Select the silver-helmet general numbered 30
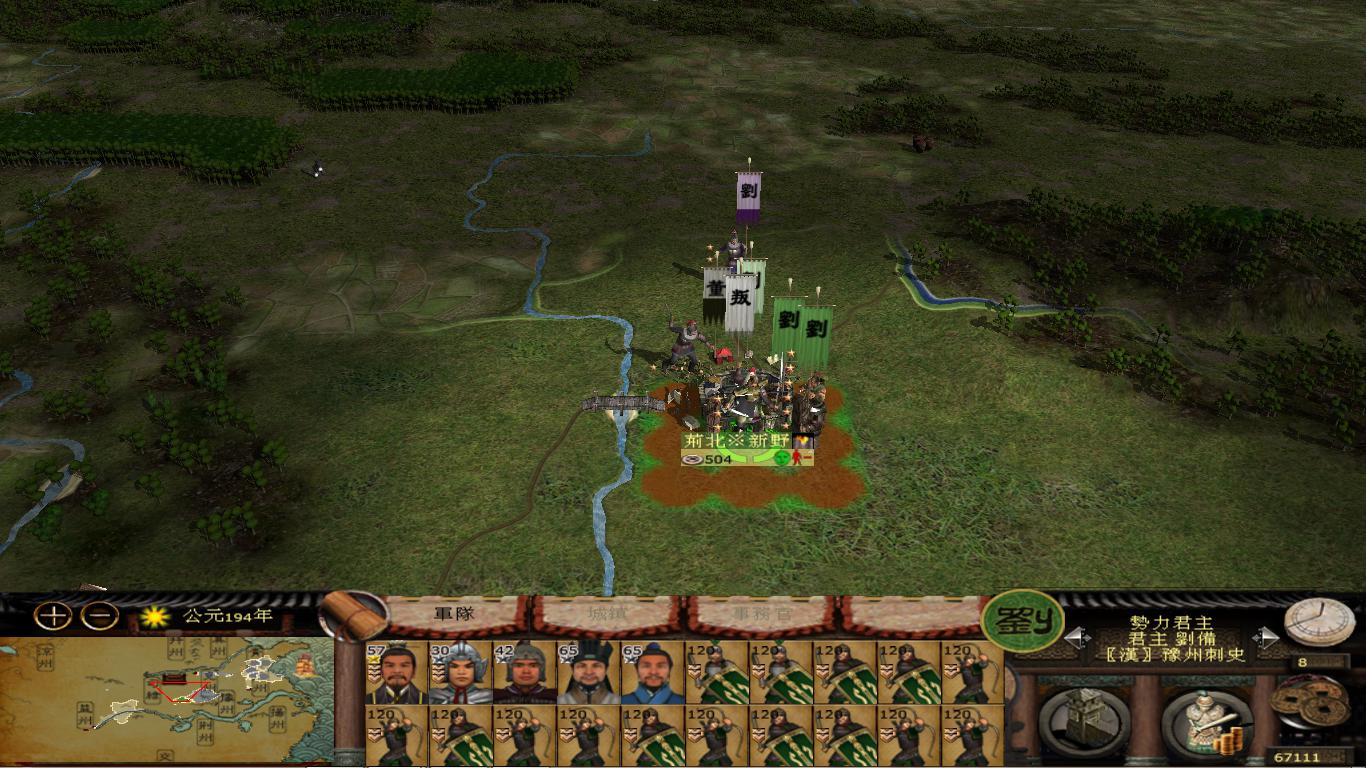1366x768 pixels. click(460, 672)
